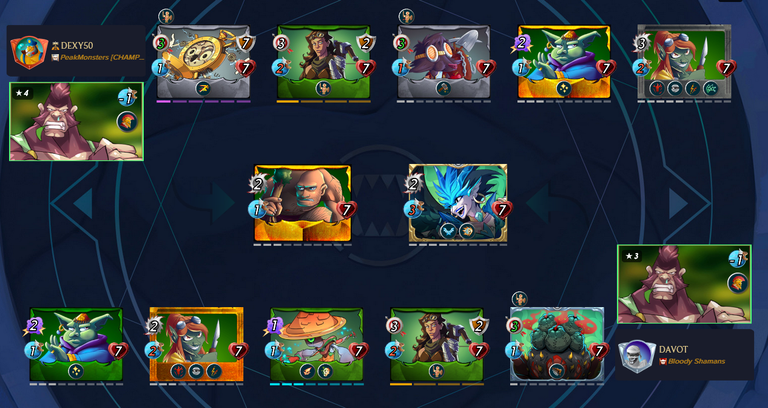Select DEXY50's level 4 ape summoner card
The image size is (768, 408).
pyautogui.click(x=75, y=122)
